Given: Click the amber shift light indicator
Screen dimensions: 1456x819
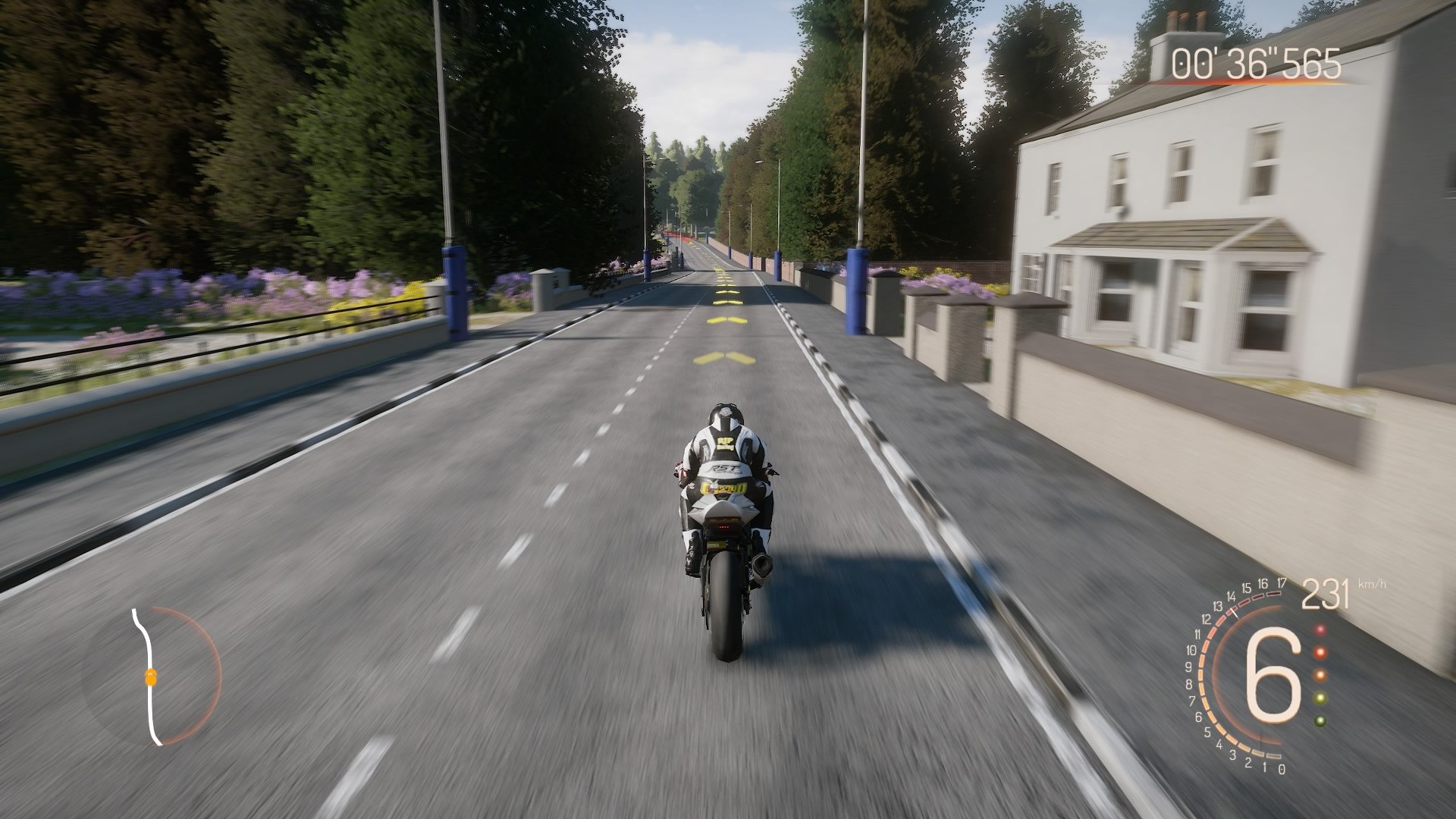Looking at the screenshot, I should coord(1320,676).
